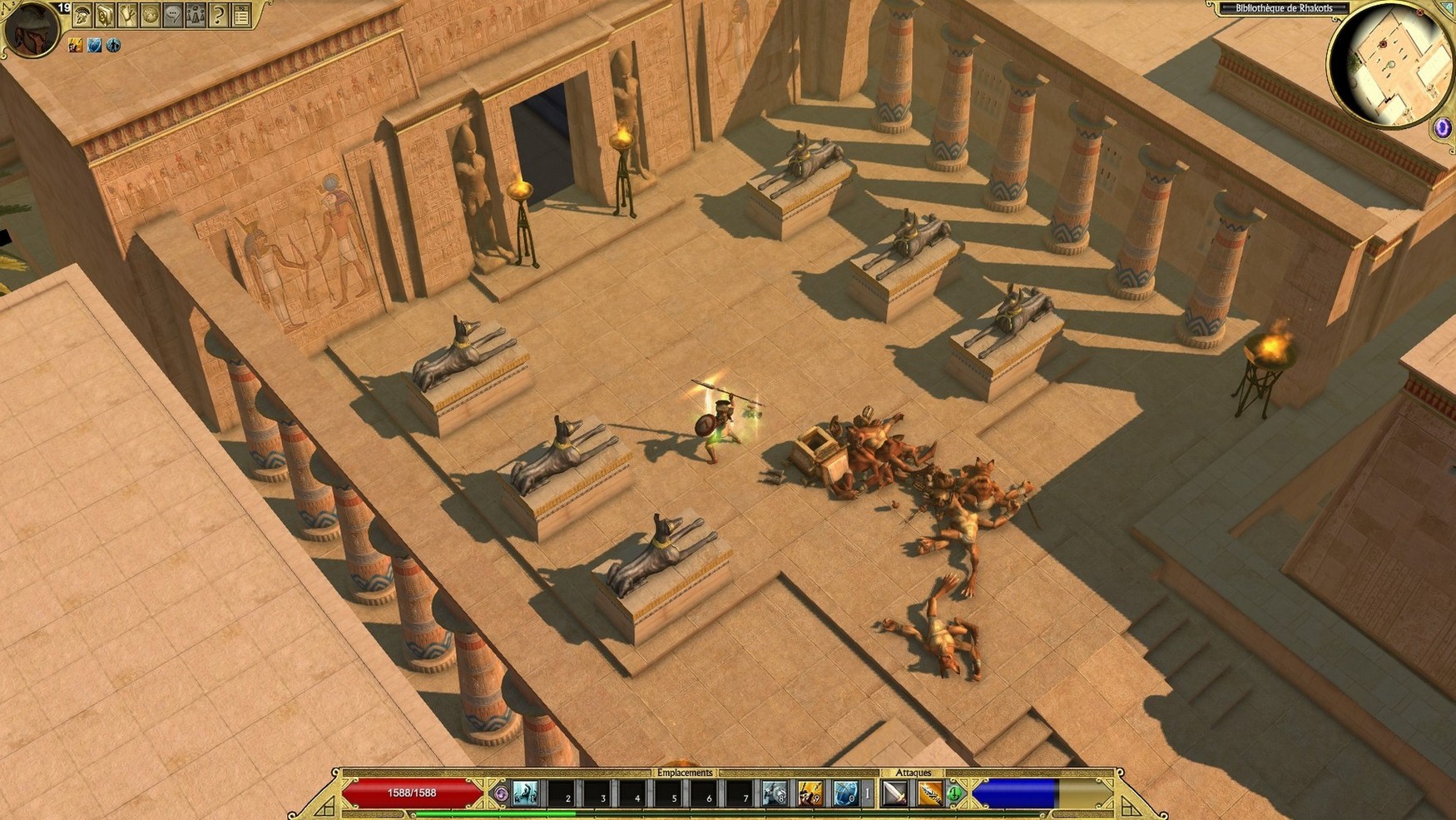Click the green swap button beside attacks
Image resolution: width=1456 pixels, height=820 pixels.
click(x=955, y=793)
